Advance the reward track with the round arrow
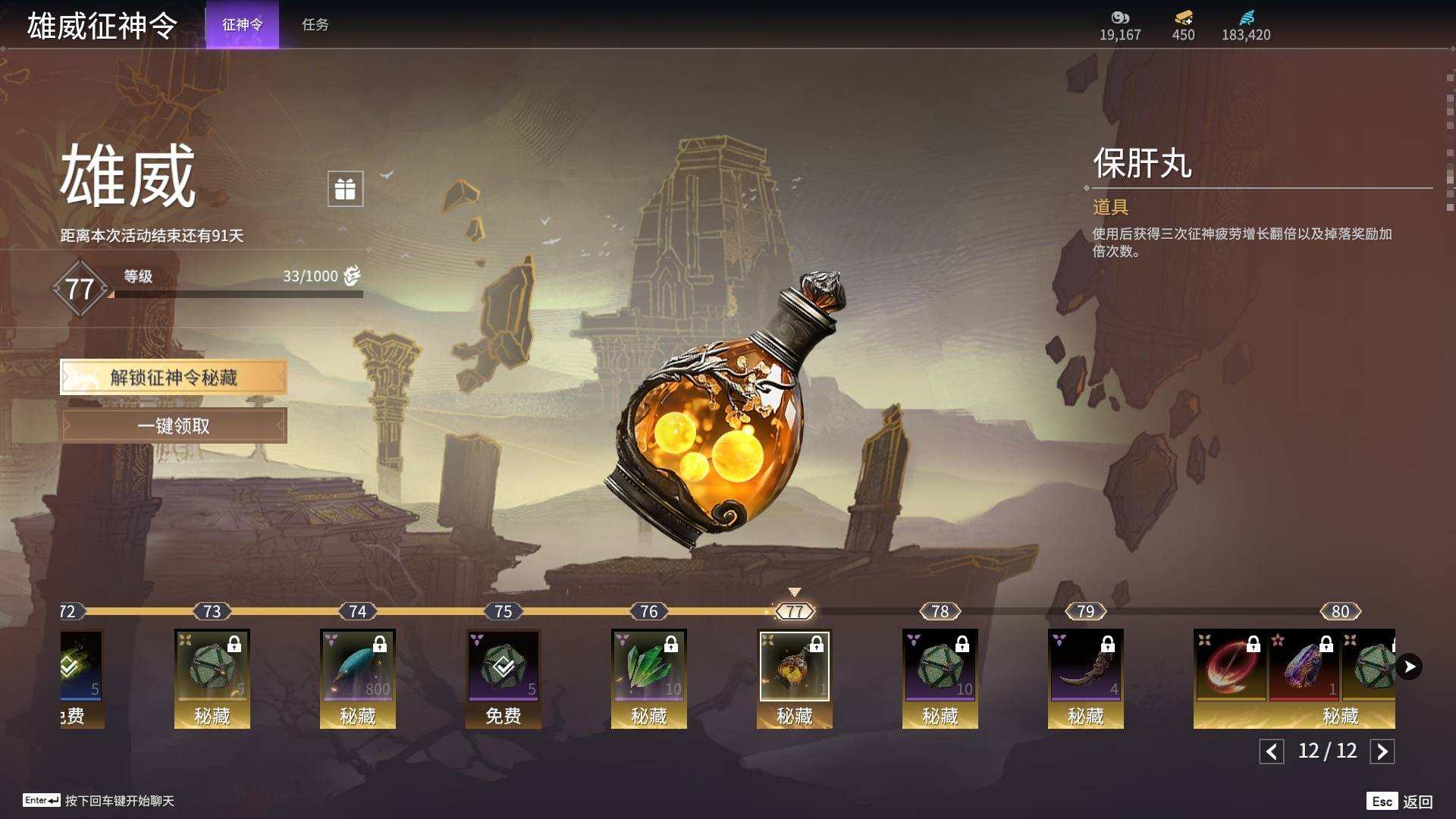 (1409, 667)
